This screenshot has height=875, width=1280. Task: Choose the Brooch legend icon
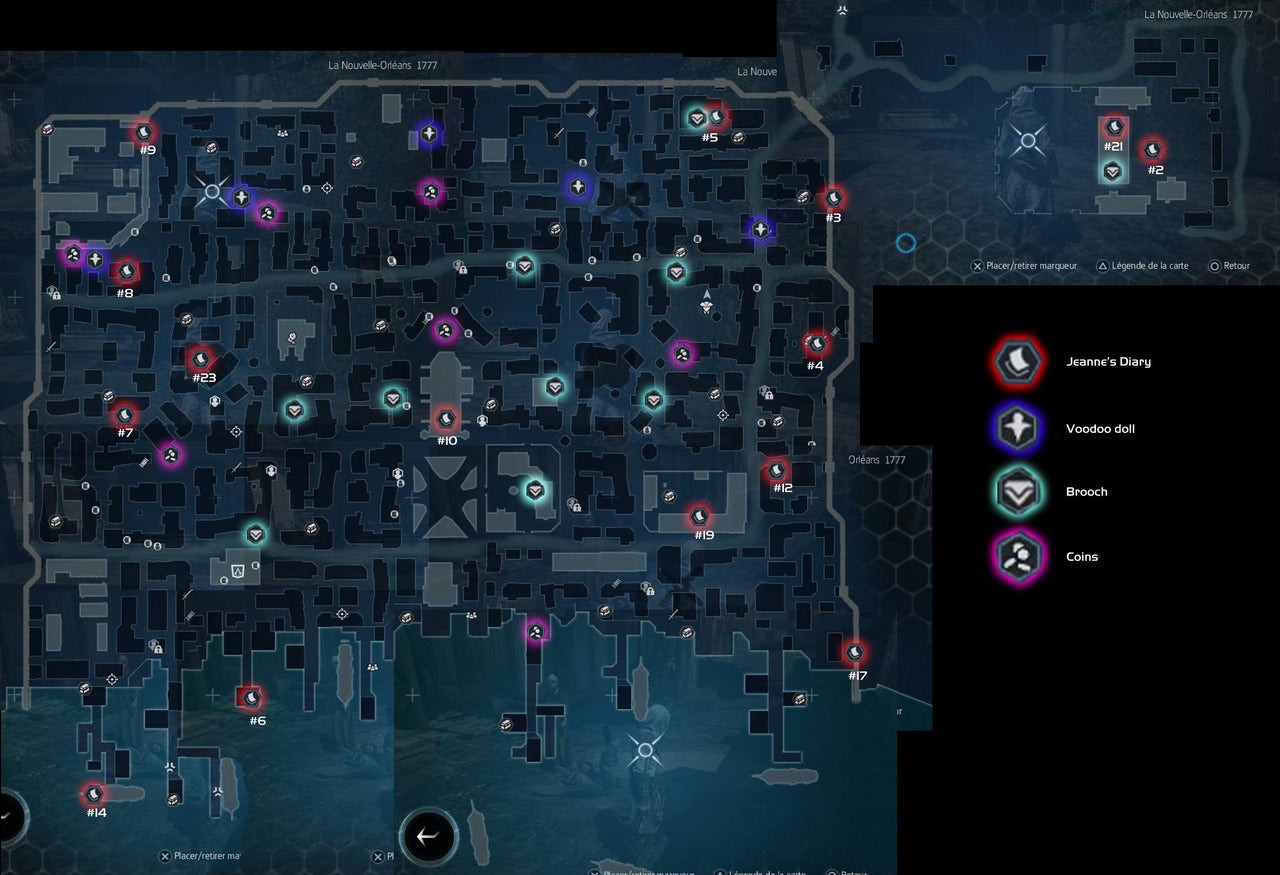click(x=1018, y=492)
